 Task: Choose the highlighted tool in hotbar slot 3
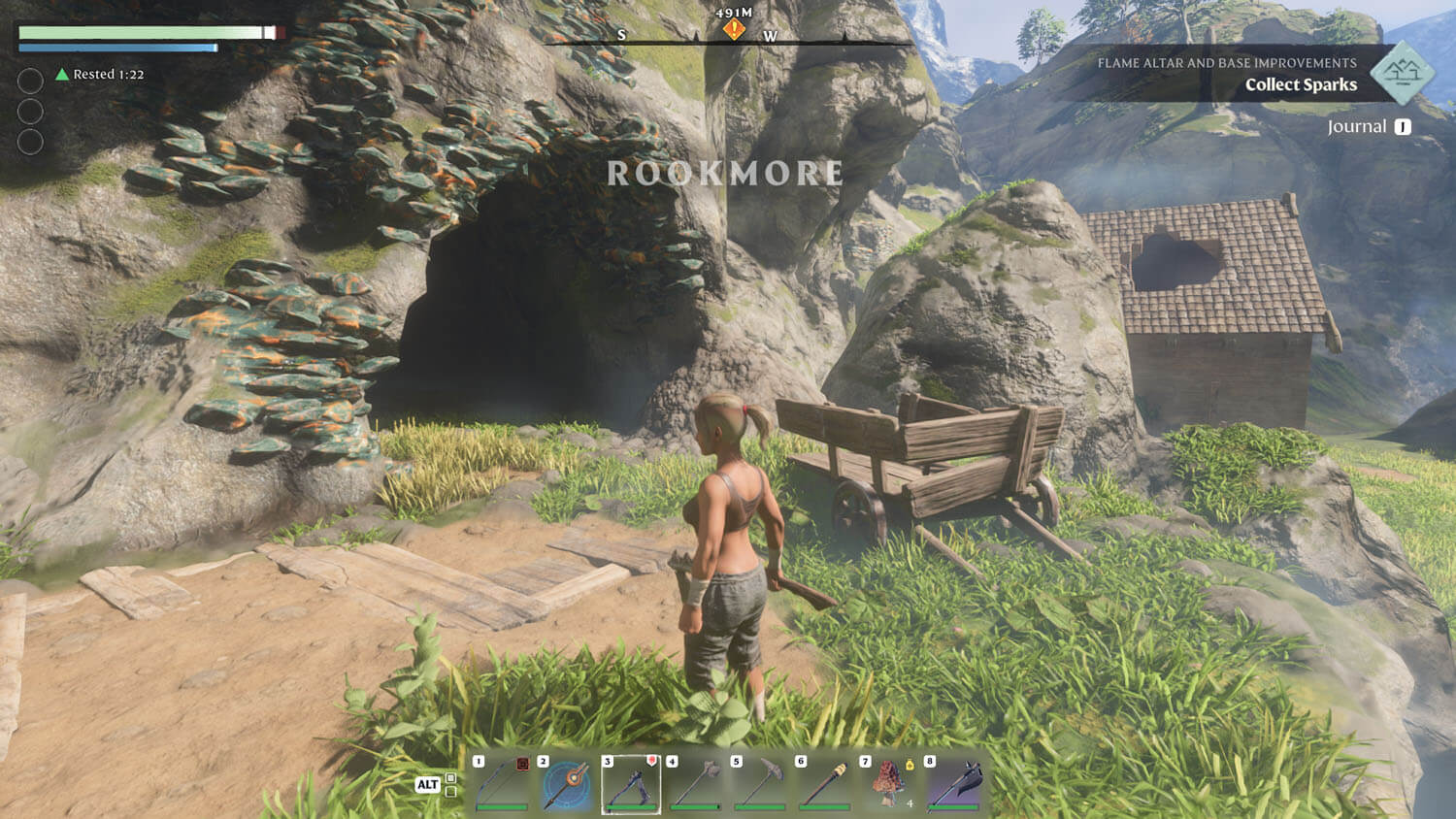[631, 784]
